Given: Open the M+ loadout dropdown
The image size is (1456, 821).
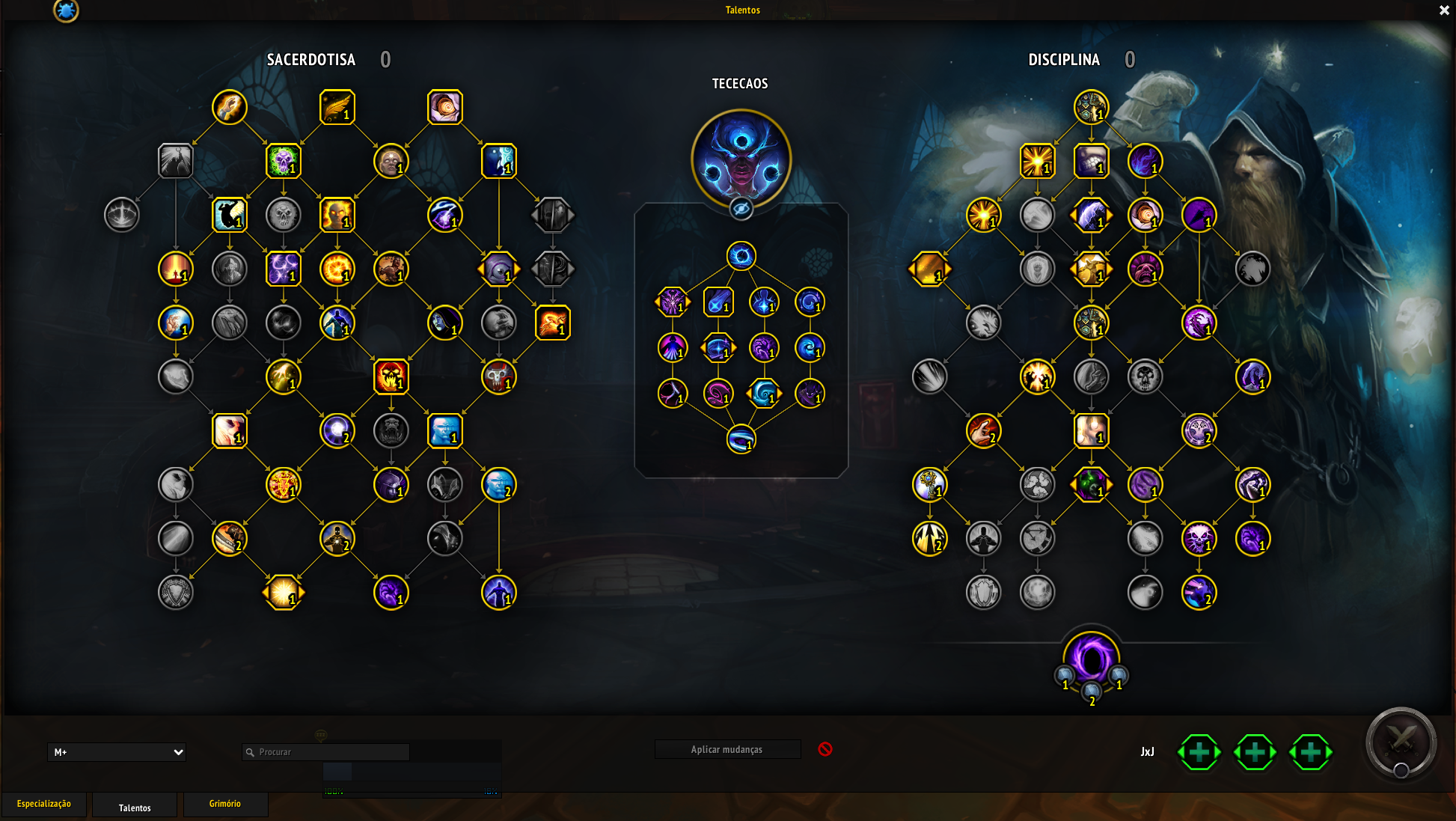Looking at the screenshot, I should pos(117,752).
